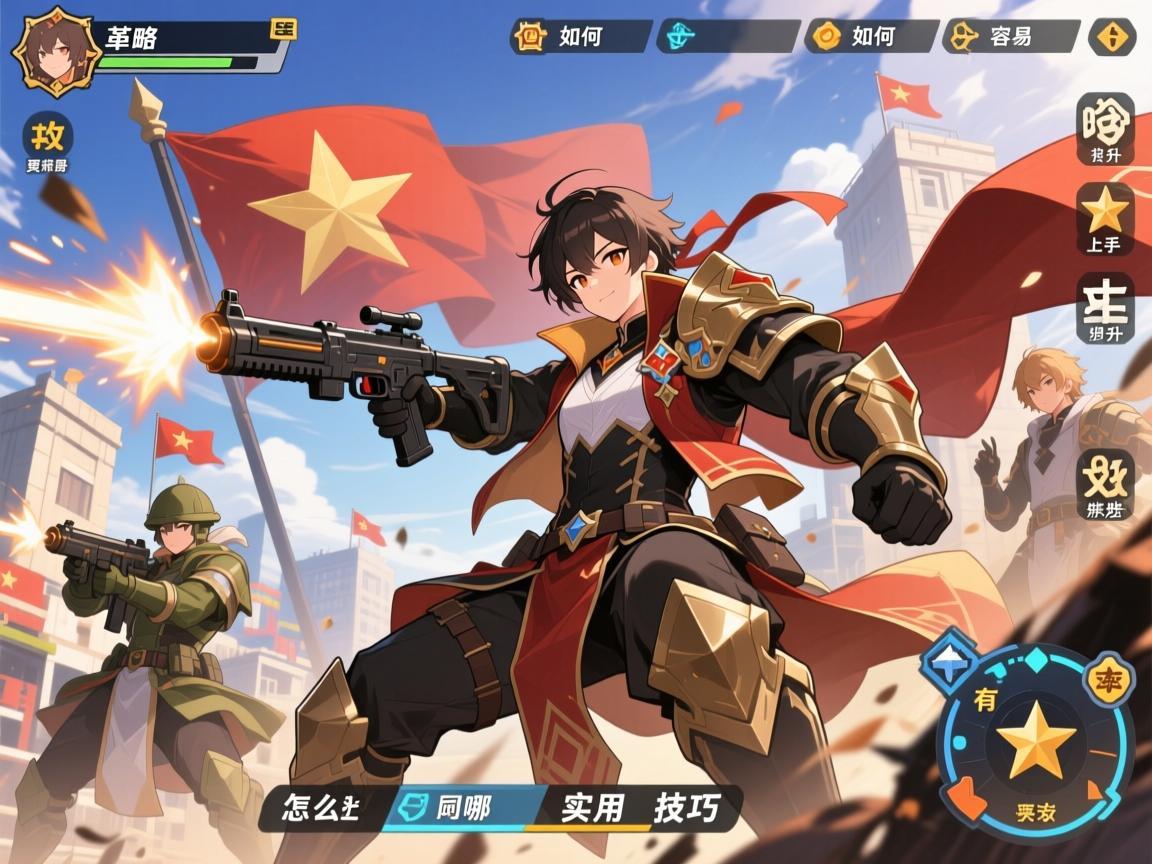The image size is (1152, 864).
Task: Tap the round 技 icon button
Action: (47, 136)
